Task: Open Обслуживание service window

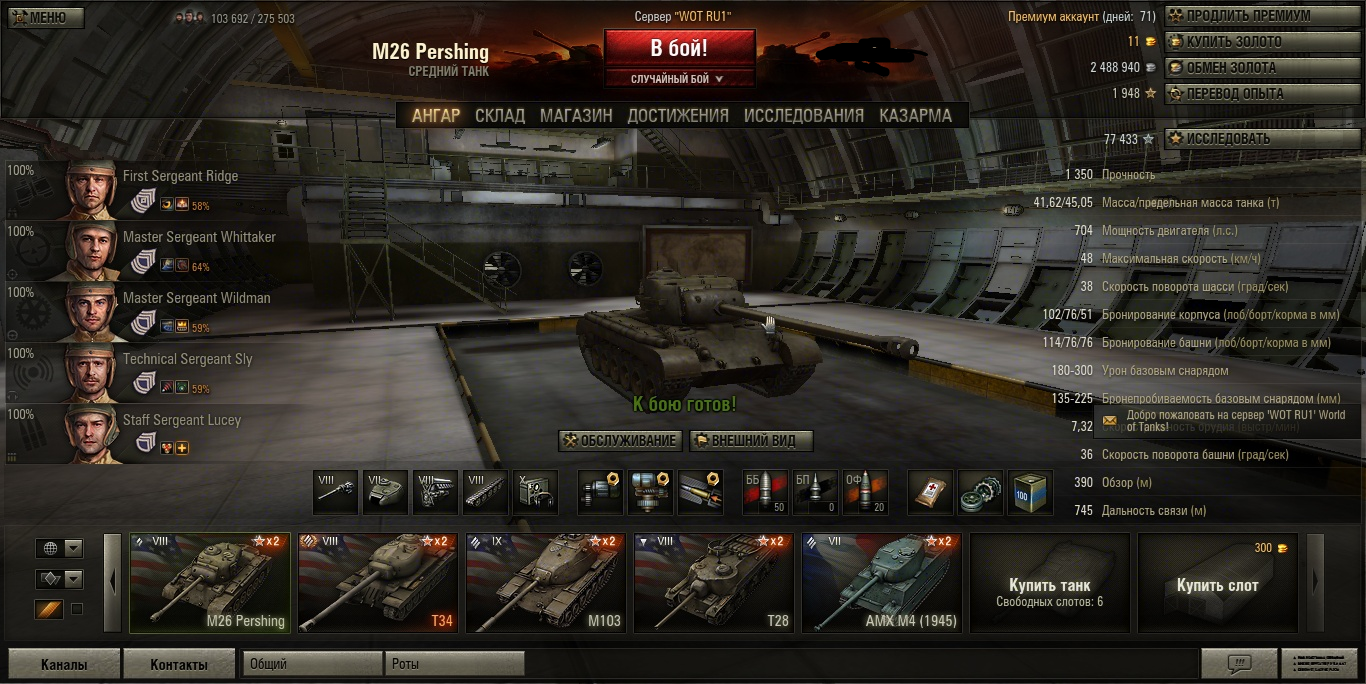Action: pos(620,441)
